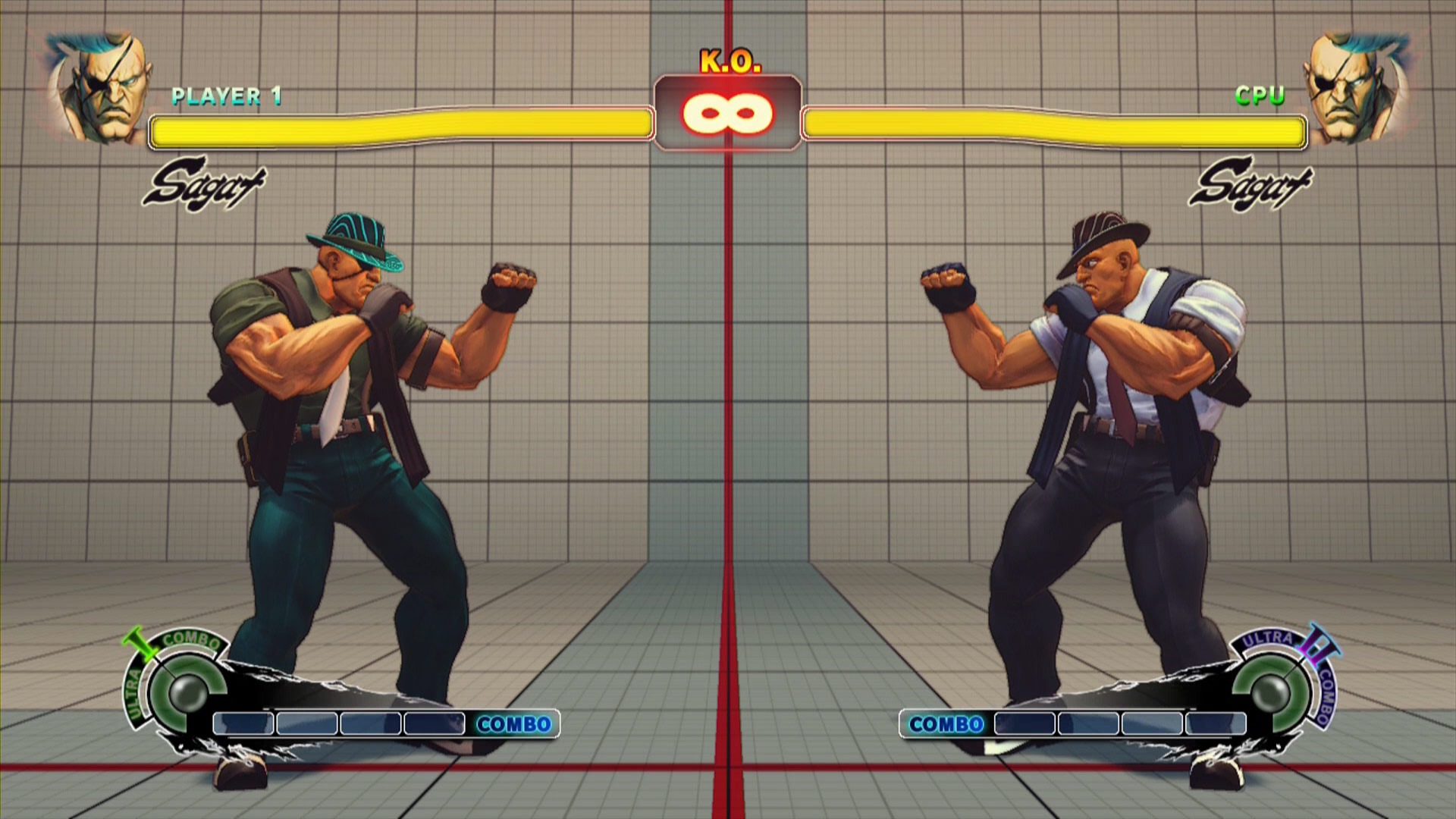This screenshot has height=819, width=1456.
Task: Select the CPU label
Action: click(1259, 95)
